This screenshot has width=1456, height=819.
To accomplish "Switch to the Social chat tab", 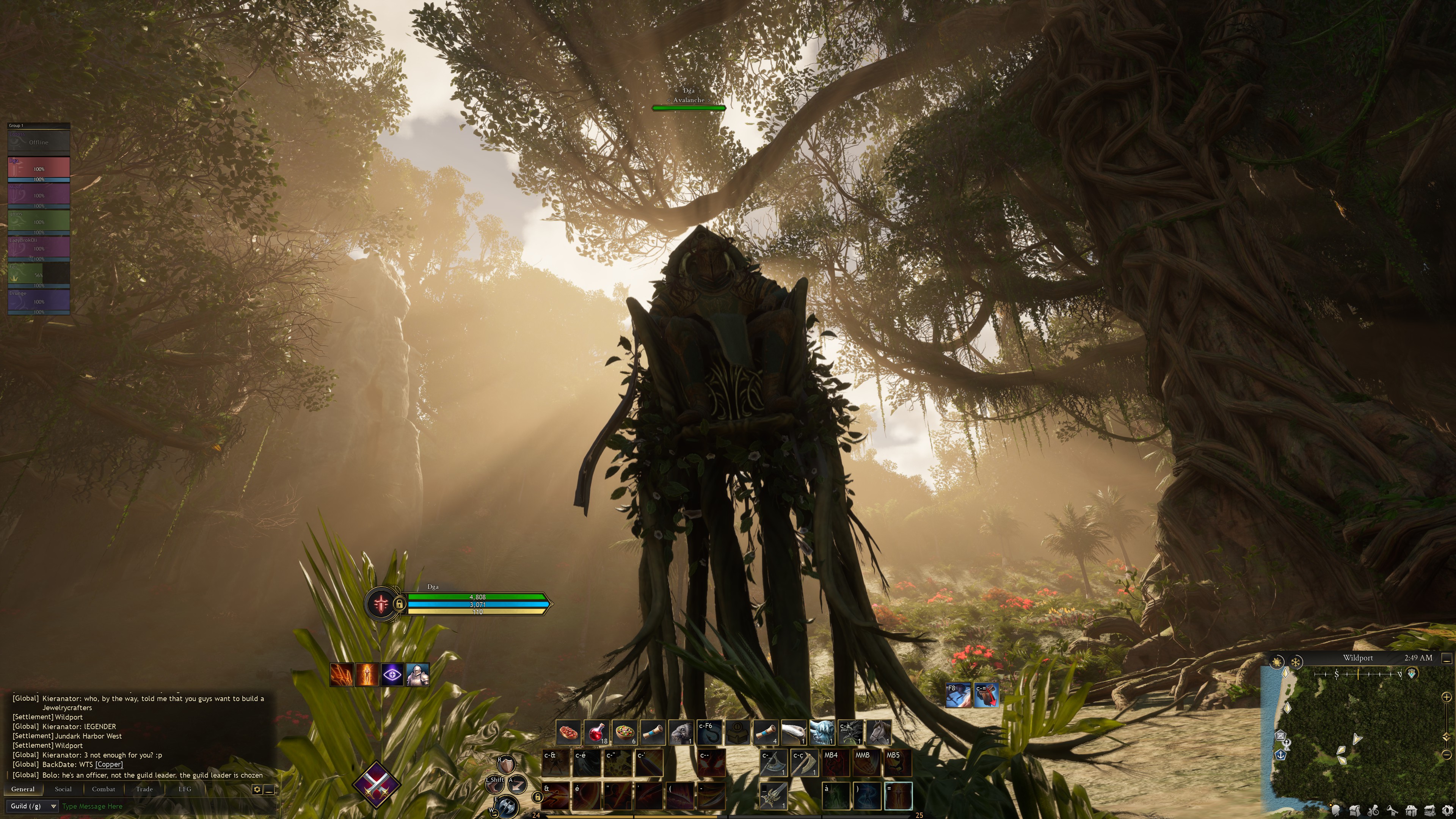I will tap(63, 789).
